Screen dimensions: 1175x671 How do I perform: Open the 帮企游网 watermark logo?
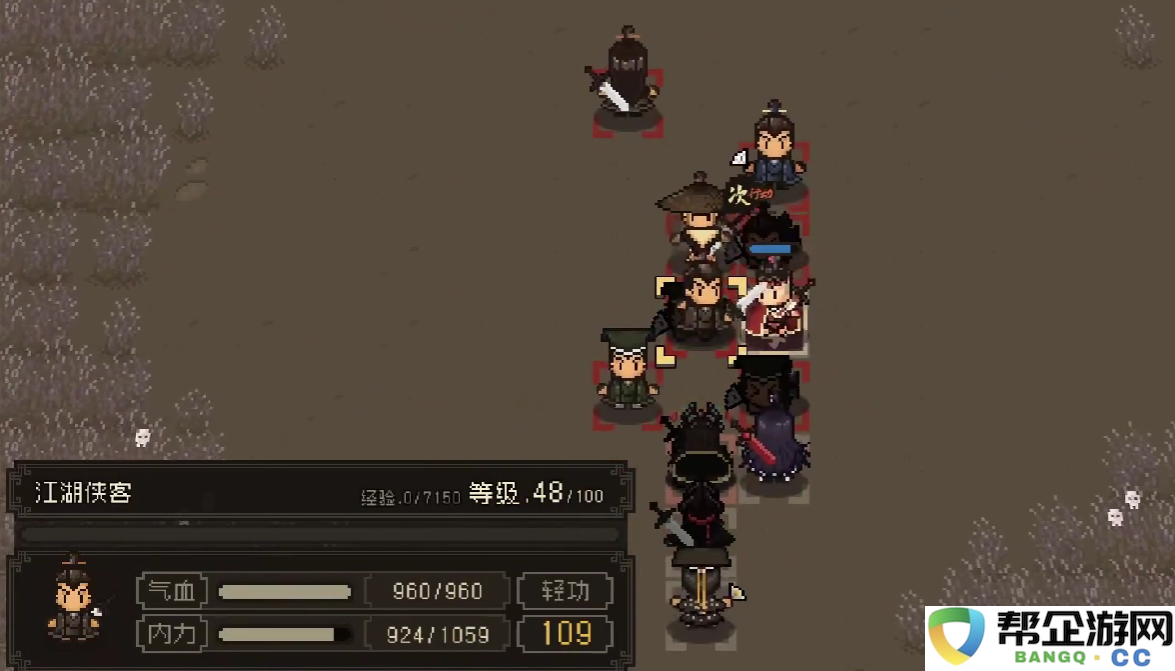pyautogui.click(x=1050, y=637)
